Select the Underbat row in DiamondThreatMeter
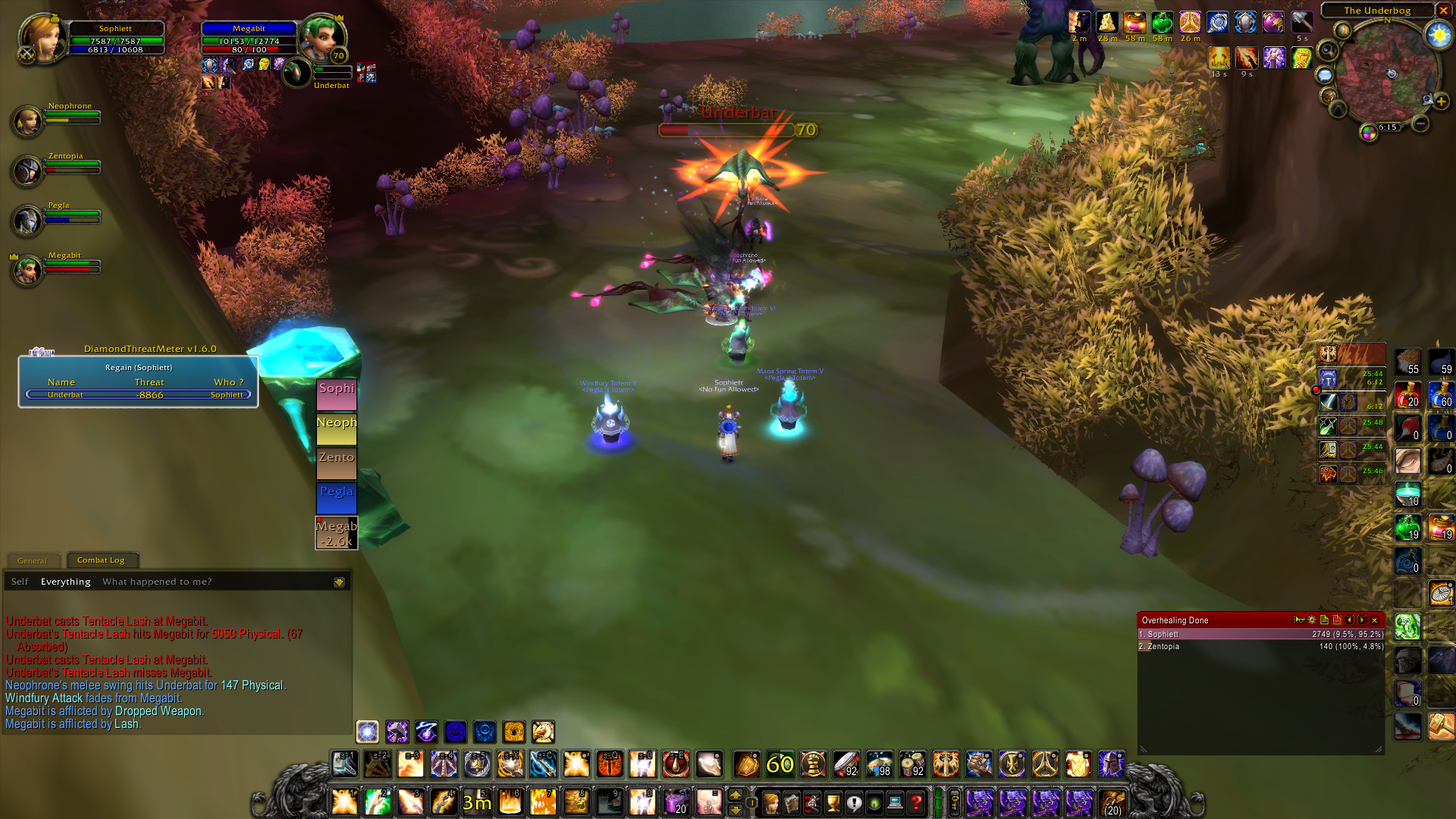1456x819 pixels. point(139,394)
